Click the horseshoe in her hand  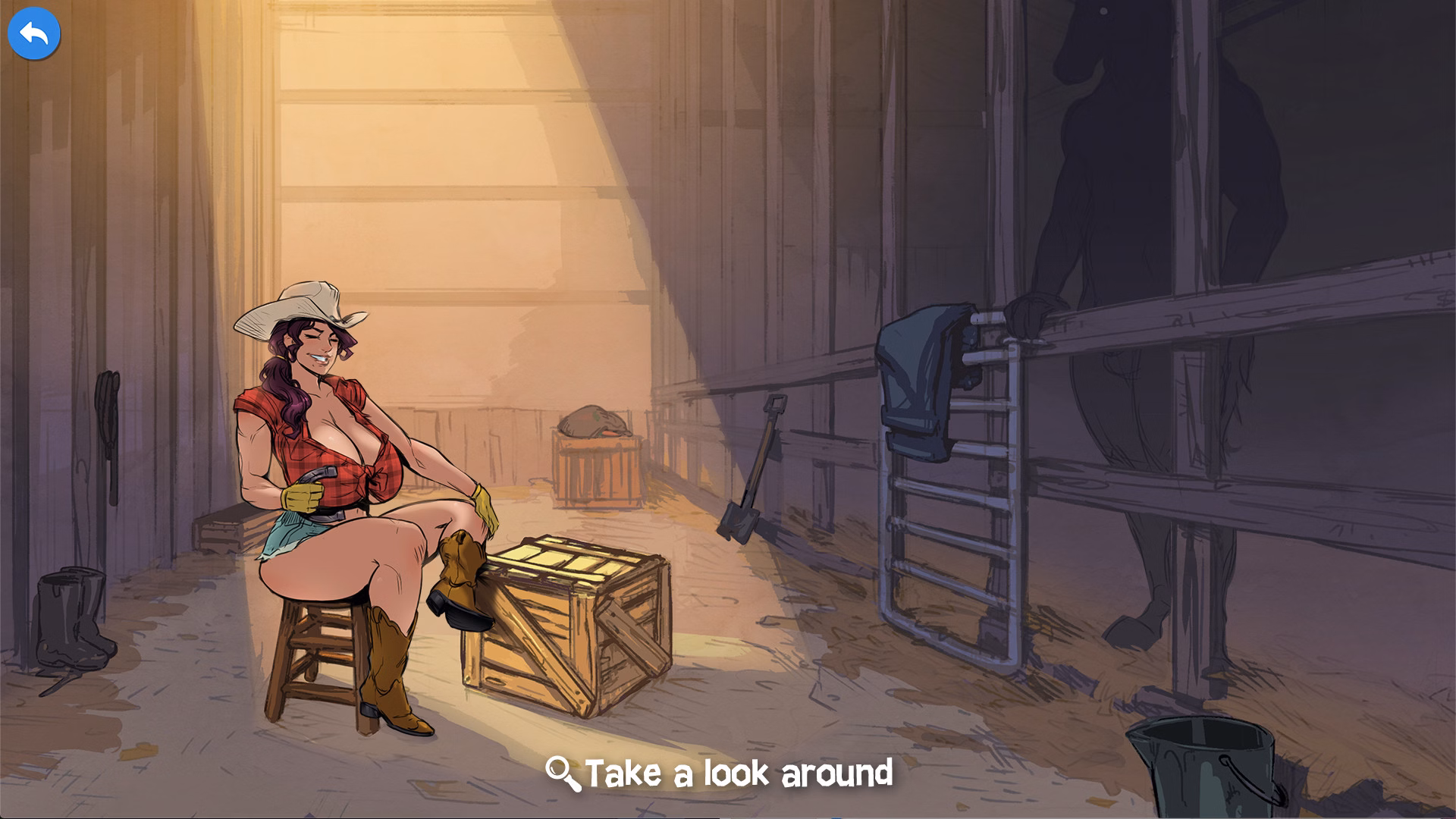(x=318, y=474)
